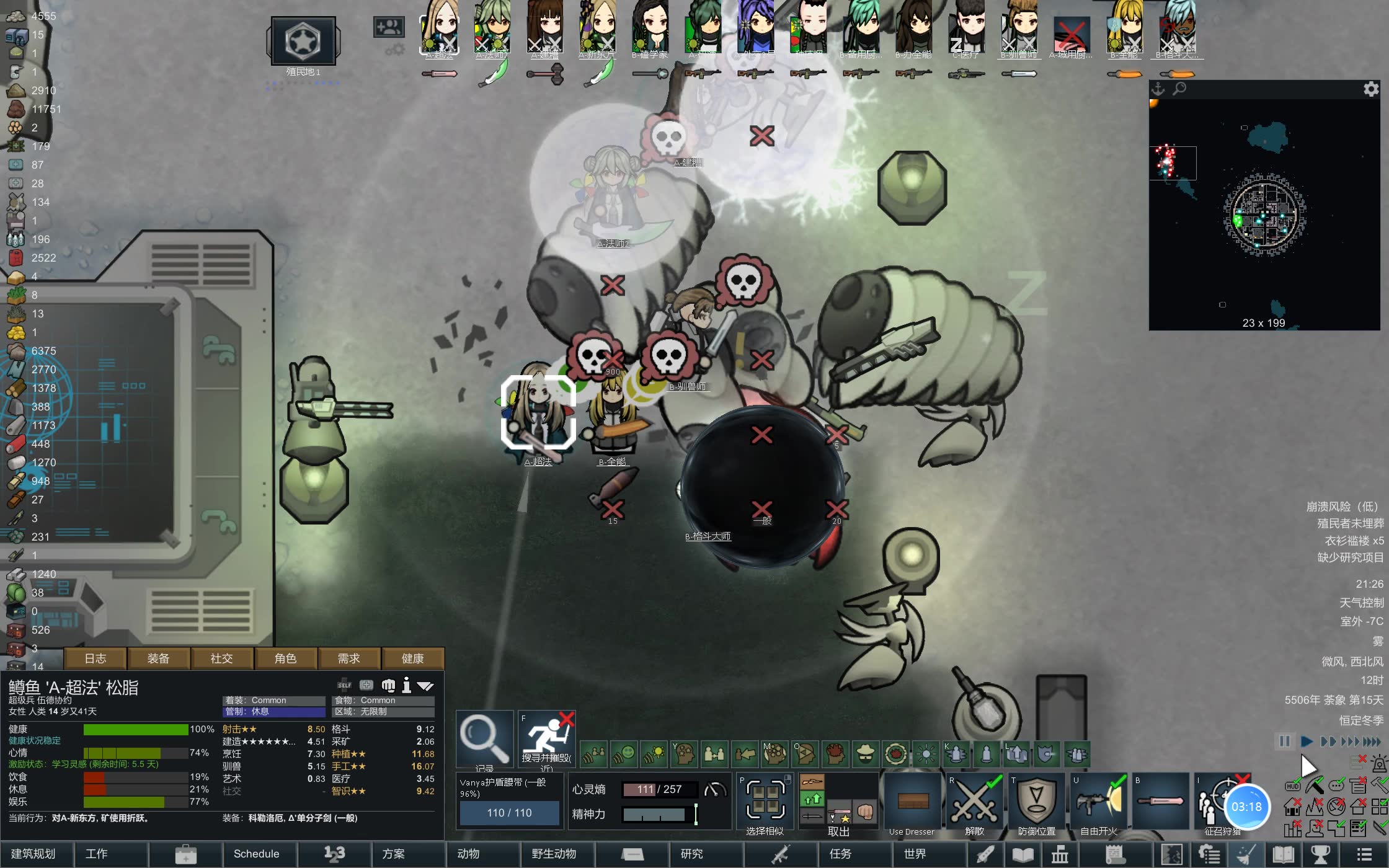This screenshot has width=1389, height=868.
Task: Open the minimap gear settings
Action: [1371, 89]
